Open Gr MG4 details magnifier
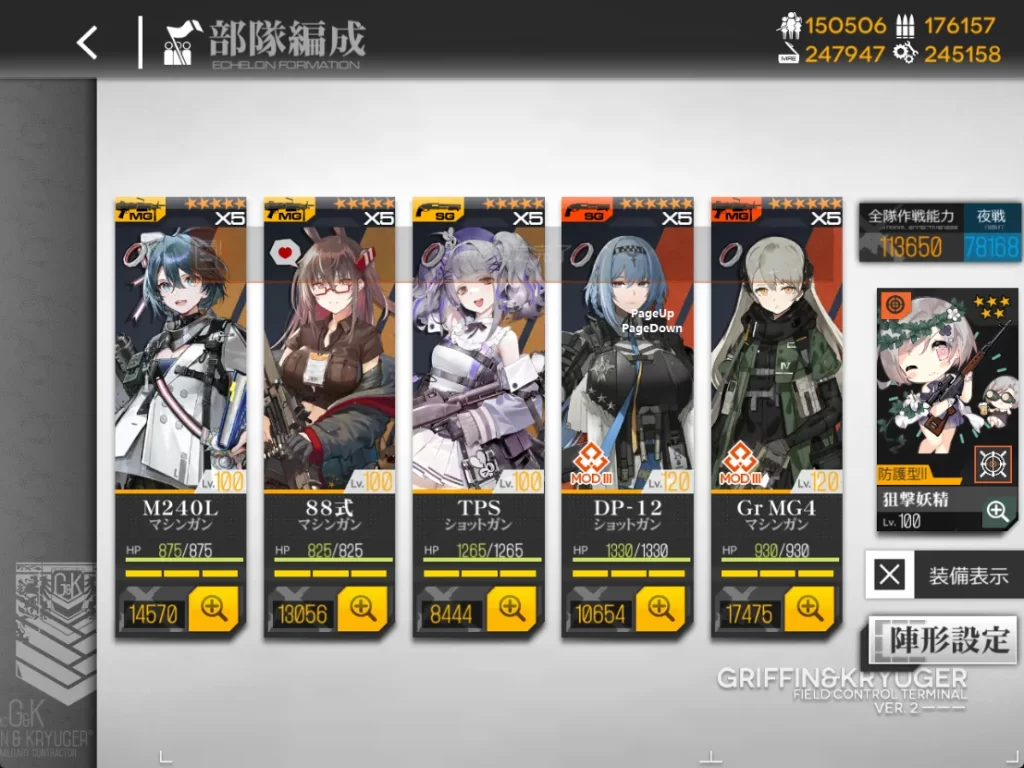Screen dimensions: 1024x768 [809, 608]
